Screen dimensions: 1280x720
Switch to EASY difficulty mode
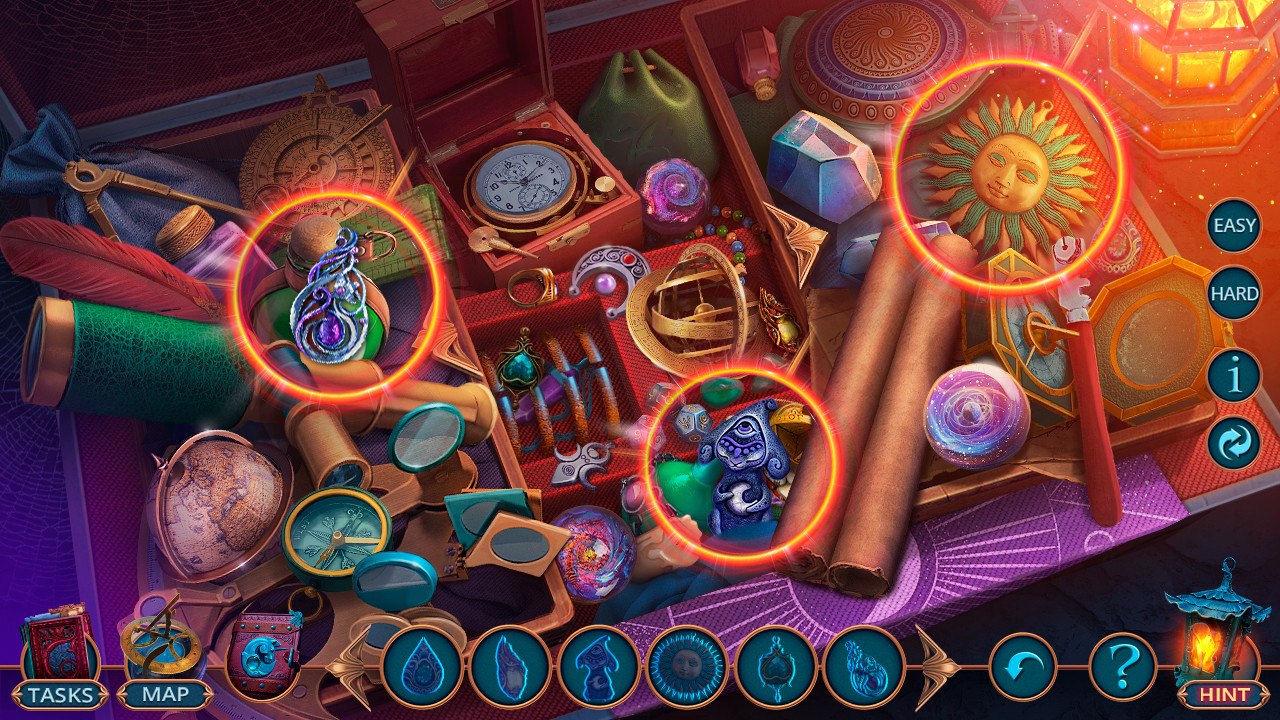coord(1233,225)
